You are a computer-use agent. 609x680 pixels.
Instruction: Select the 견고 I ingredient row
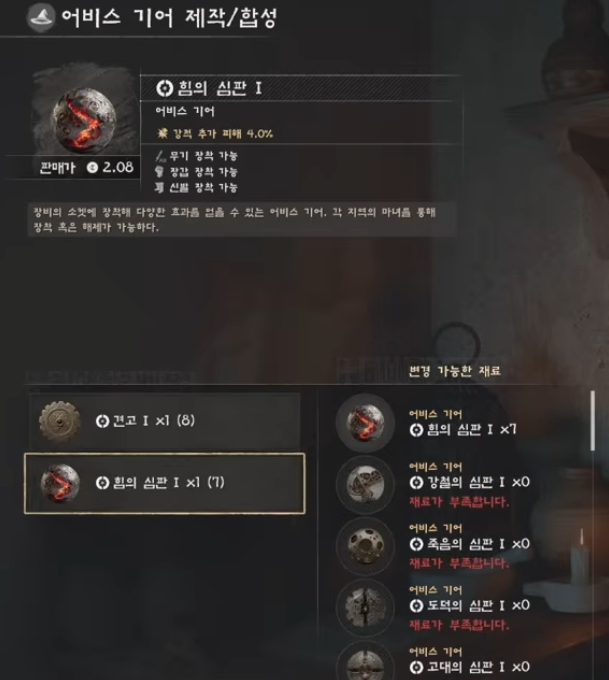pyautogui.click(x=163, y=420)
